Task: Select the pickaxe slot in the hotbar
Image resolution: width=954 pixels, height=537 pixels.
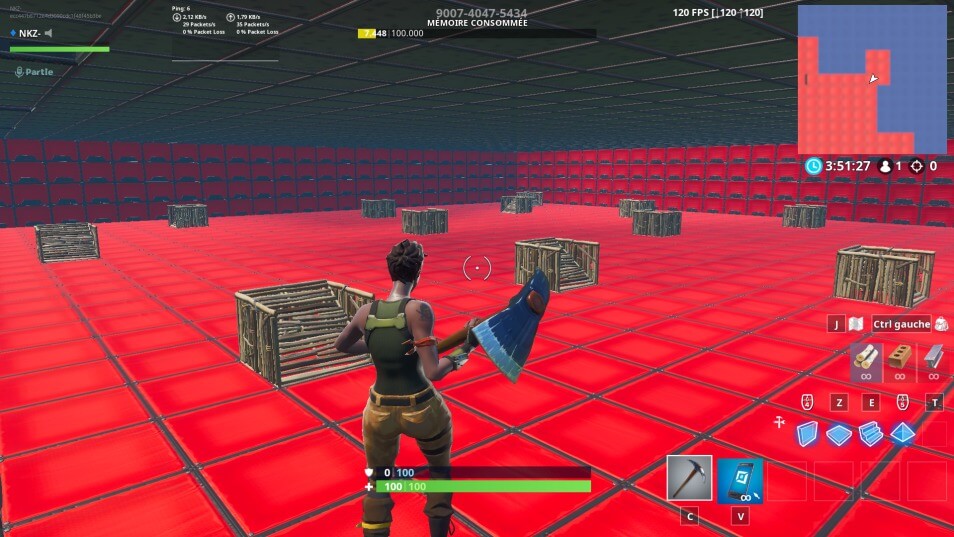Action: (689, 479)
